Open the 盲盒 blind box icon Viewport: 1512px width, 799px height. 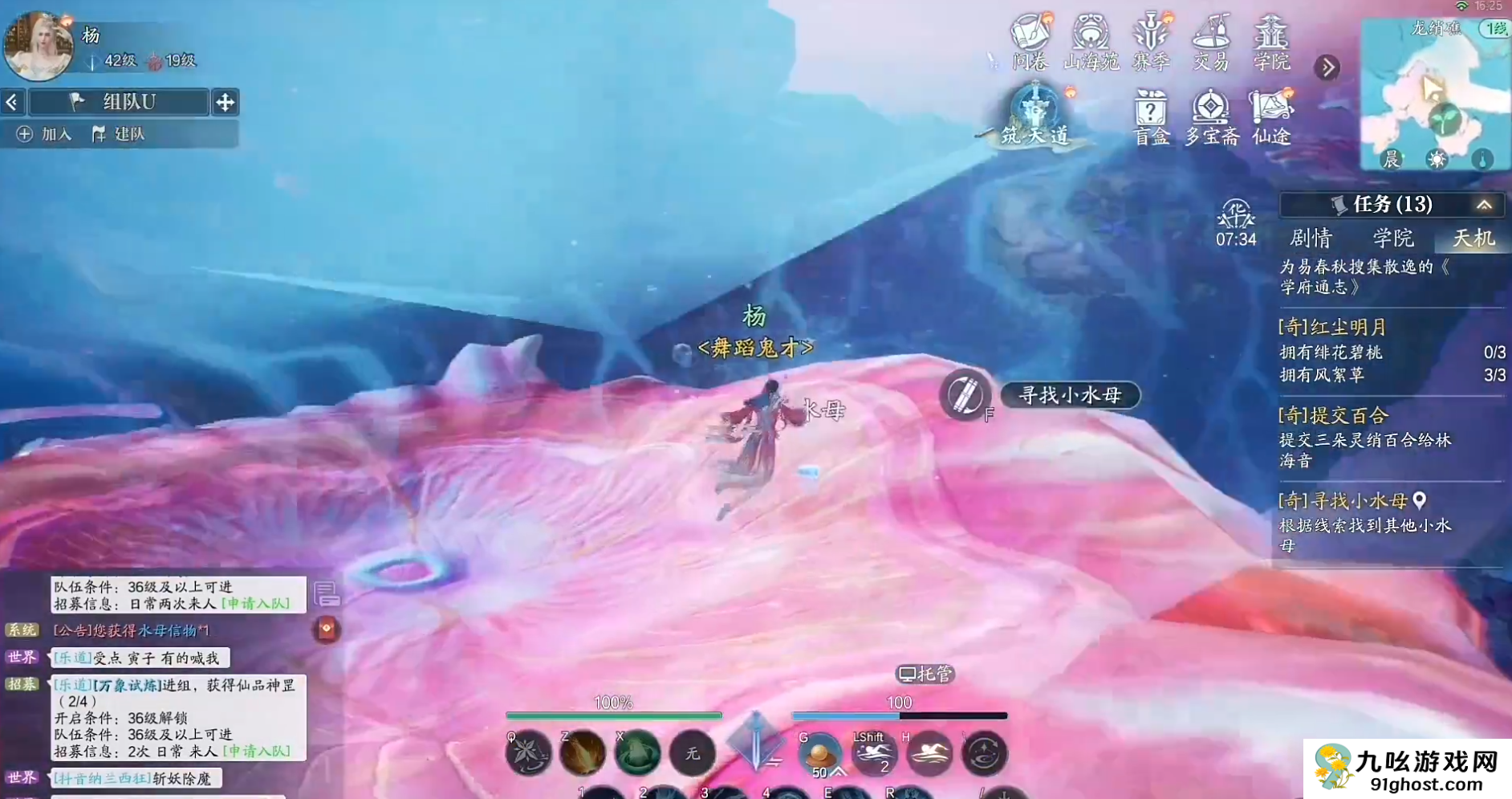point(1151,117)
